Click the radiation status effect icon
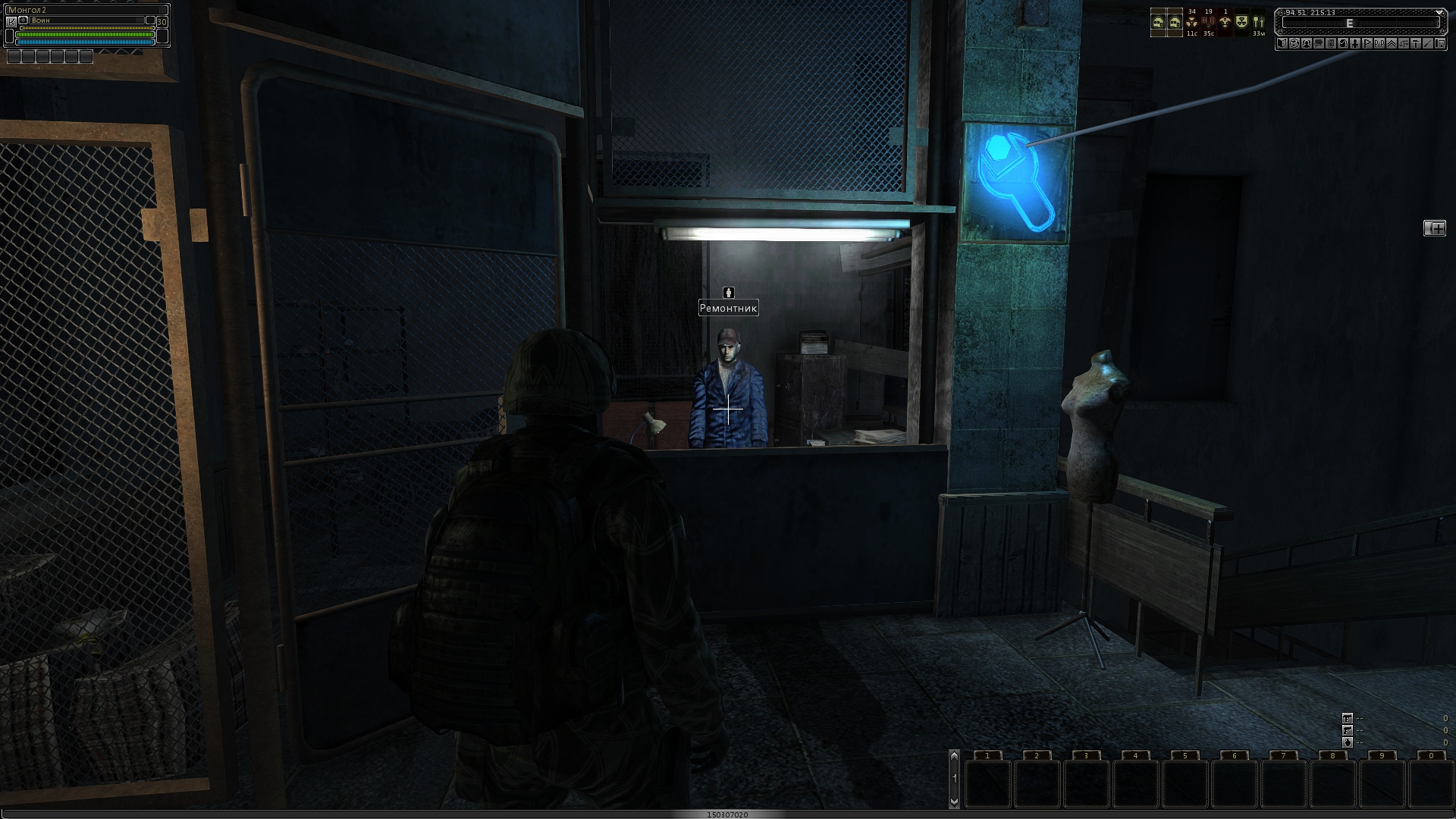The height and width of the screenshot is (819, 1456). click(x=1191, y=23)
